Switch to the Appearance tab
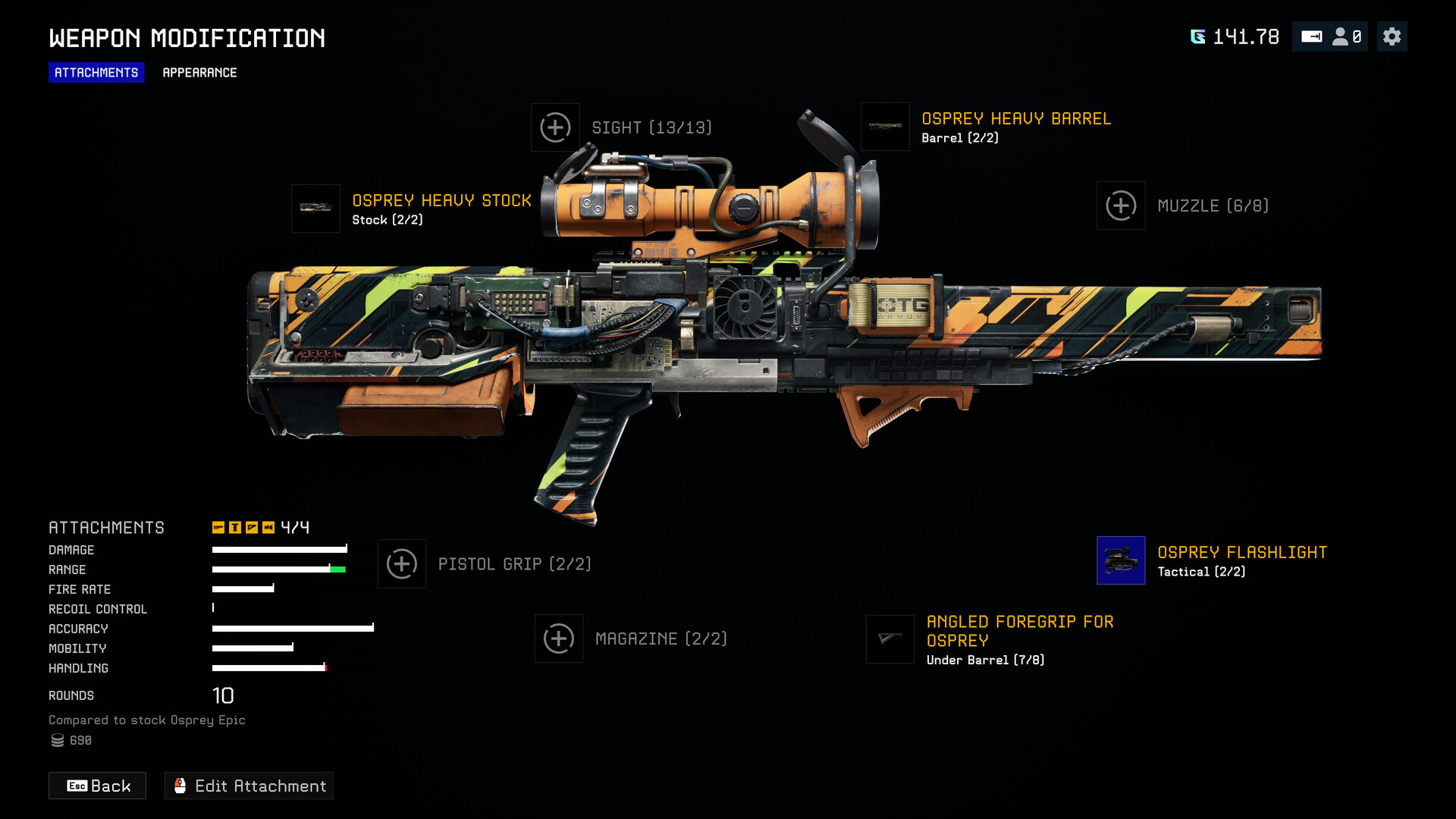This screenshot has height=819, width=1456. tap(199, 73)
